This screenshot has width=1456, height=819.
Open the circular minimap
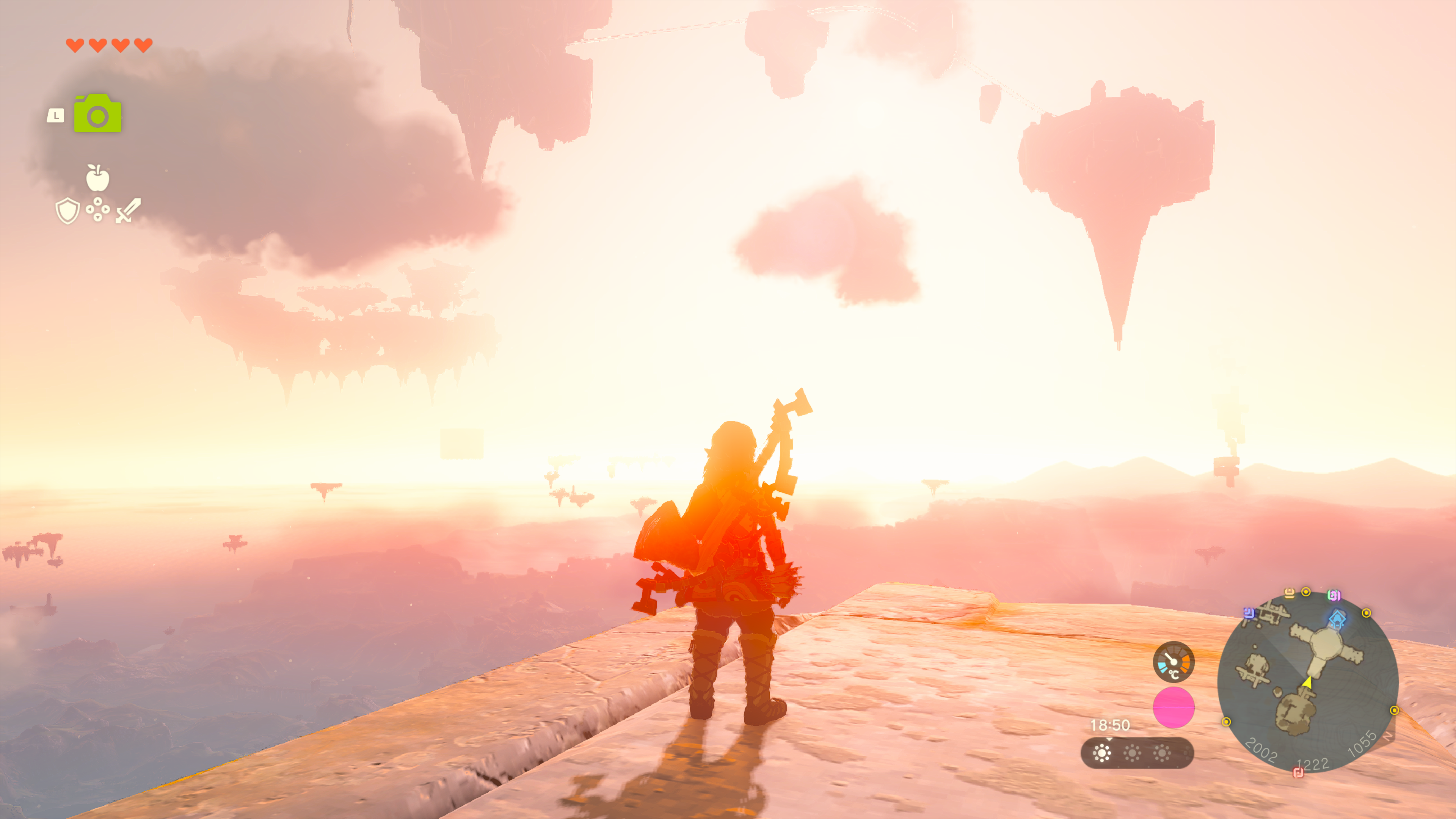coord(1307,682)
